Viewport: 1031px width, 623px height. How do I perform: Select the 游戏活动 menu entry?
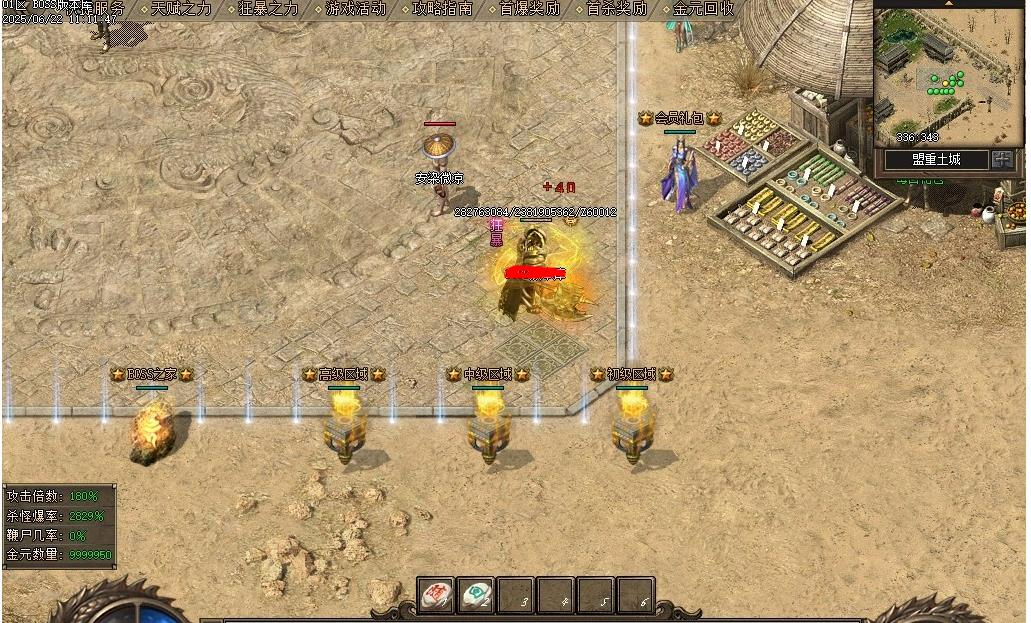(x=355, y=9)
